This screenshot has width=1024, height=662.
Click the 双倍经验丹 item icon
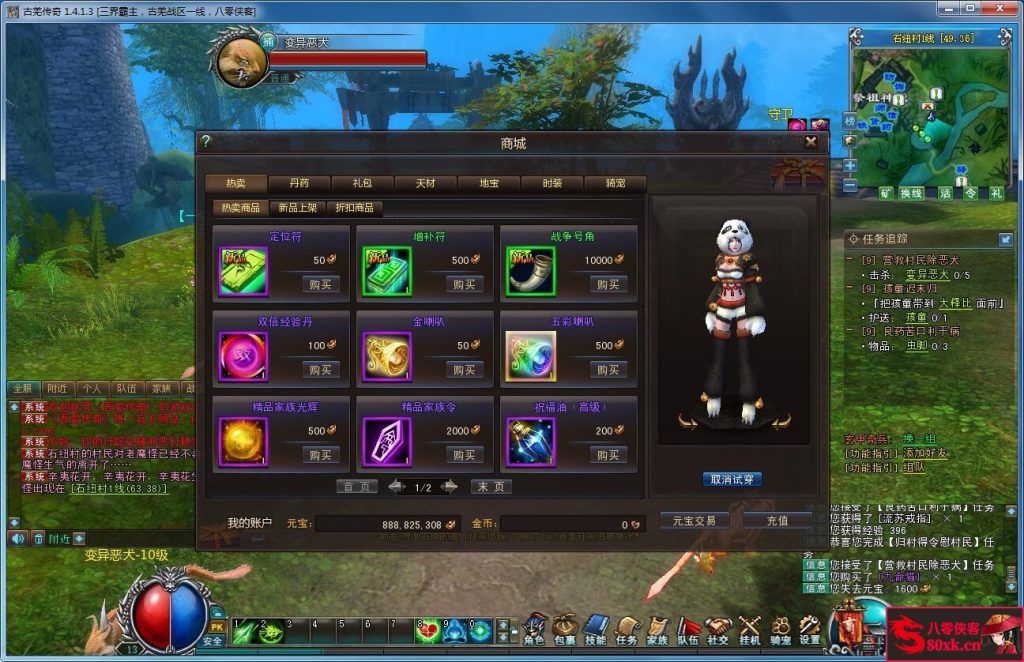tap(243, 357)
